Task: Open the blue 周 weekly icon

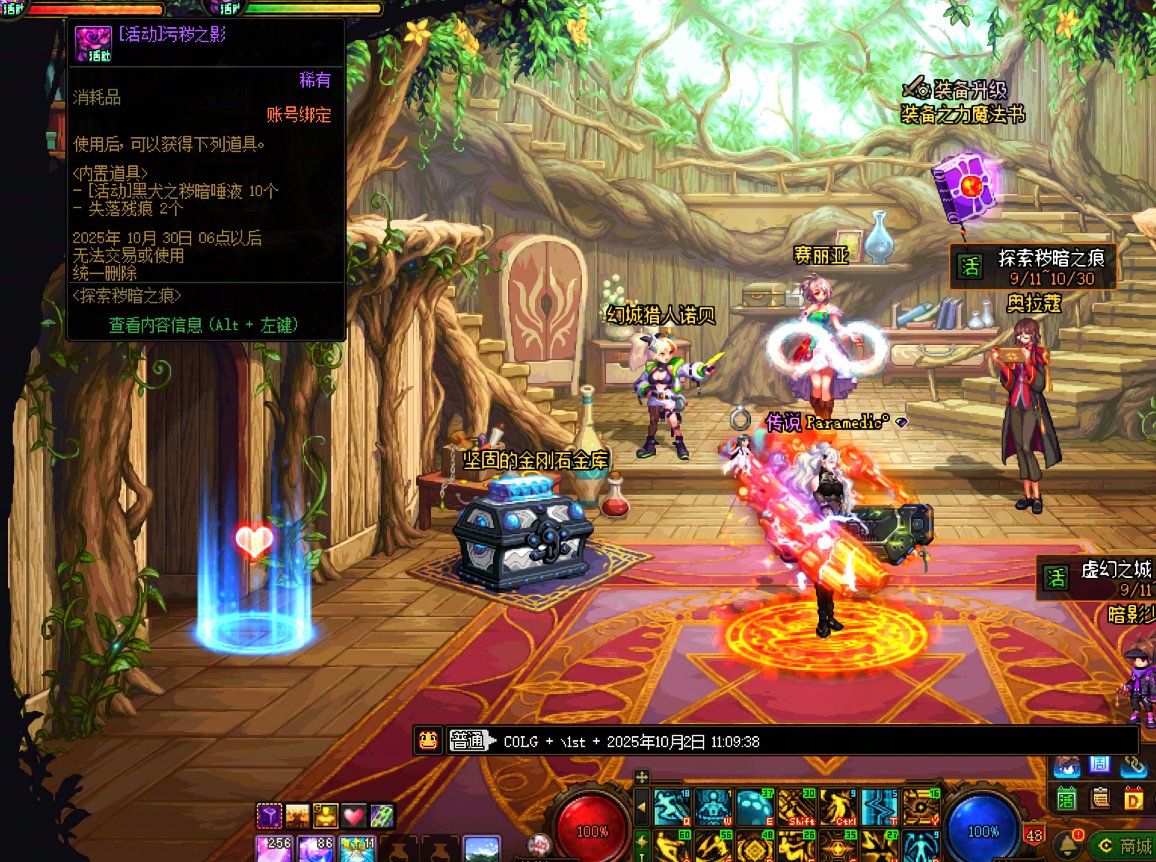Action: pyautogui.click(x=1100, y=766)
